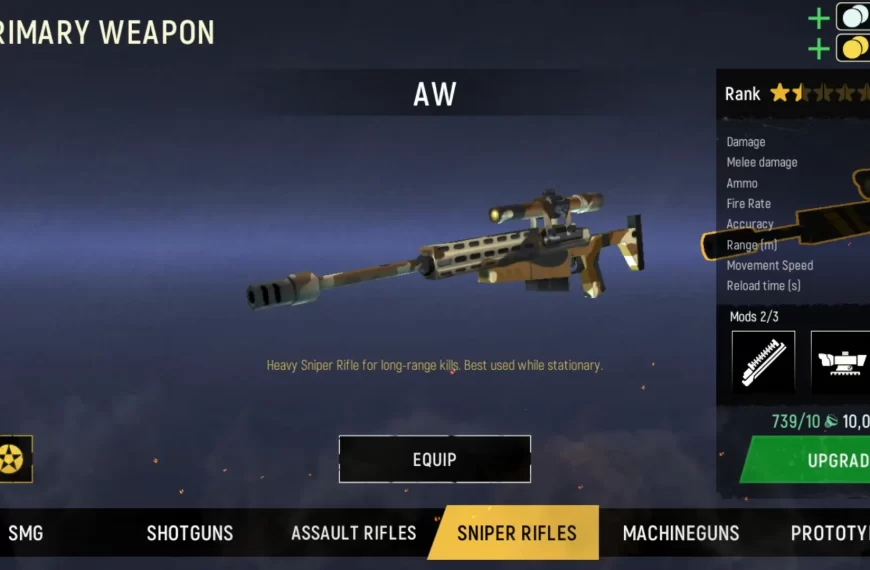Select the Sniper Rifles tab

click(x=516, y=533)
